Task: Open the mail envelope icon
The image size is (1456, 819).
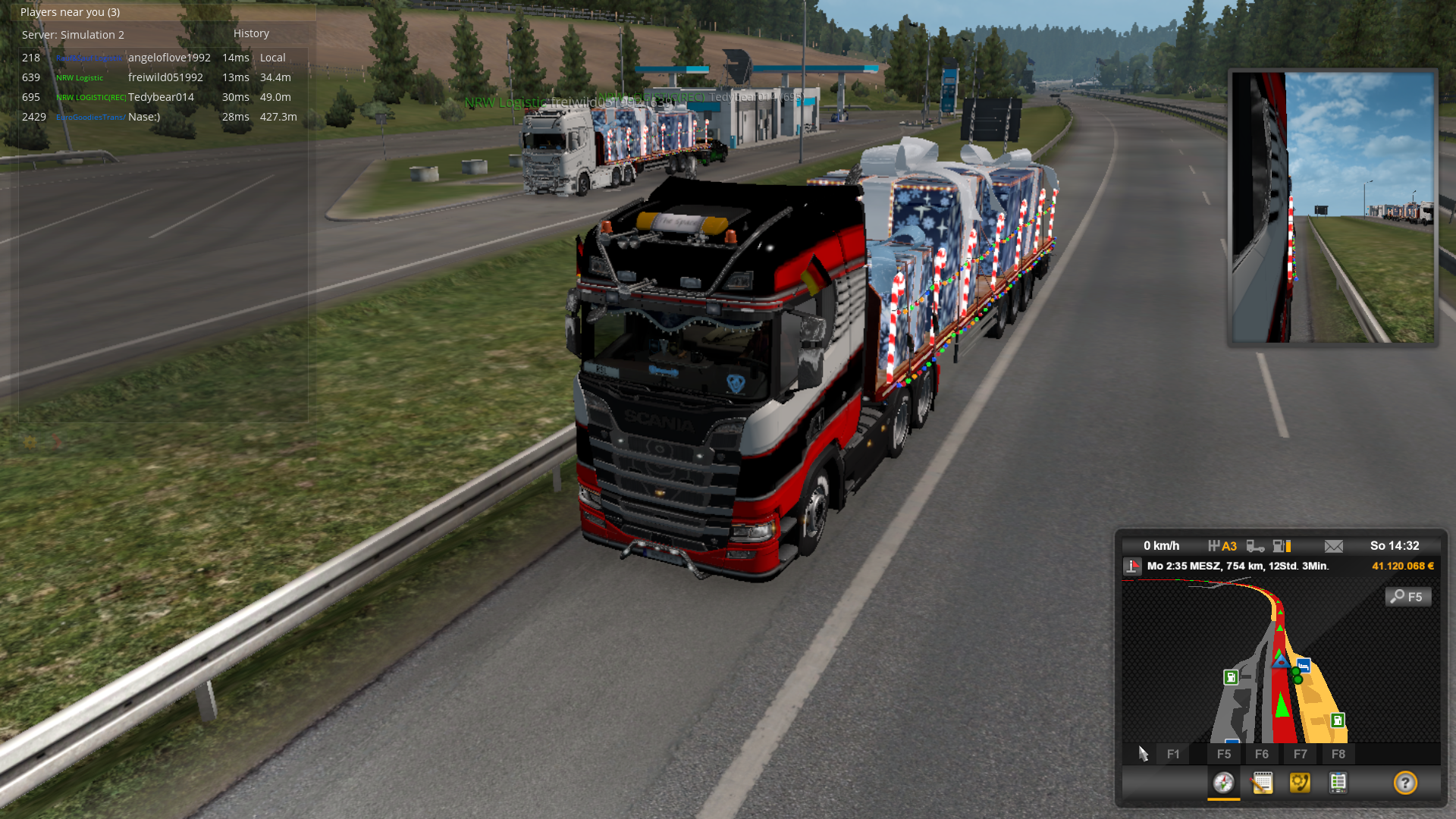Action: click(1333, 546)
